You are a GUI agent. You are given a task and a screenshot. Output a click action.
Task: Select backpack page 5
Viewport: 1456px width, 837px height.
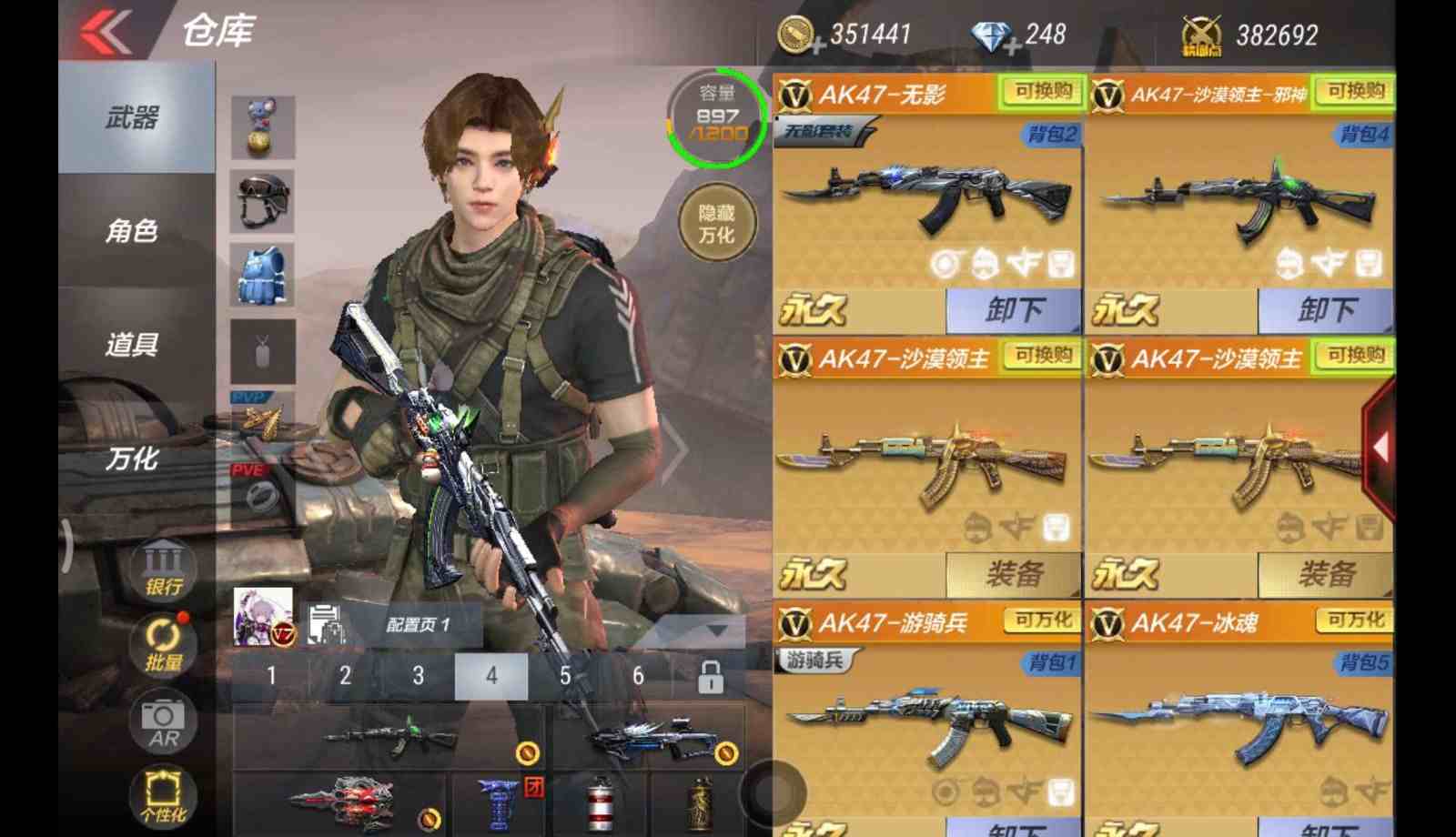[x=565, y=676]
